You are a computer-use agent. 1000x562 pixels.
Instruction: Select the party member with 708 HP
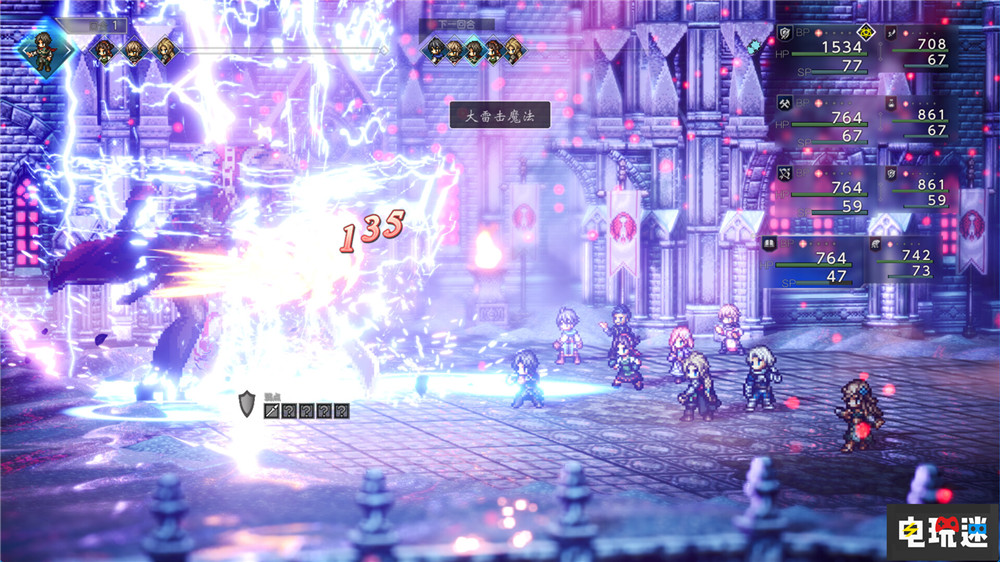point(918,51)
